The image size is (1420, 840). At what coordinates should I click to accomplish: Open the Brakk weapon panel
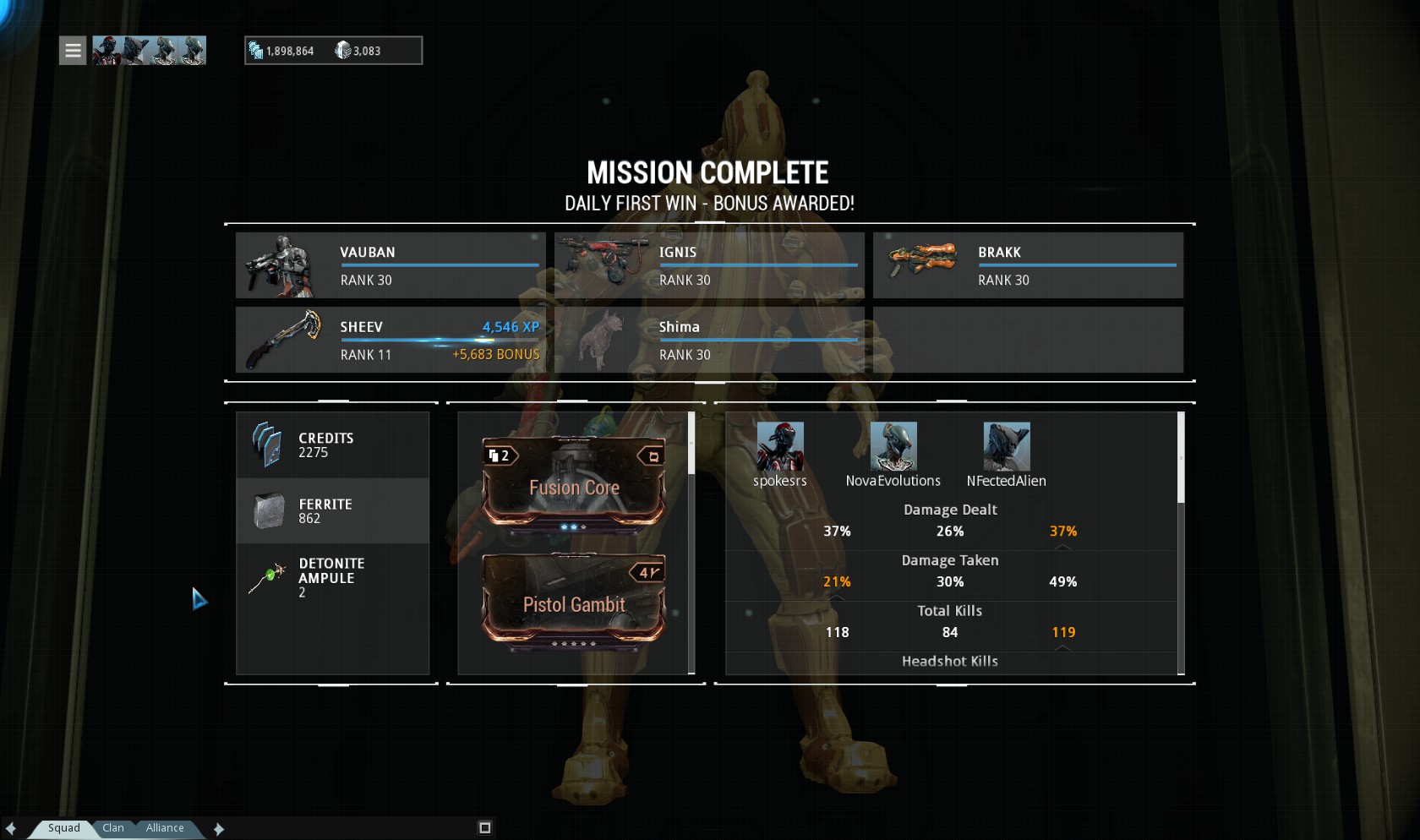coord(1028,265)
